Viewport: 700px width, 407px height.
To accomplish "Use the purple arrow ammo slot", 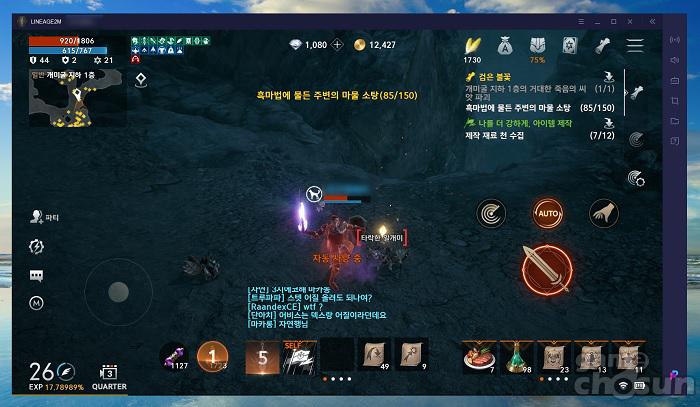I will (174, 357).
